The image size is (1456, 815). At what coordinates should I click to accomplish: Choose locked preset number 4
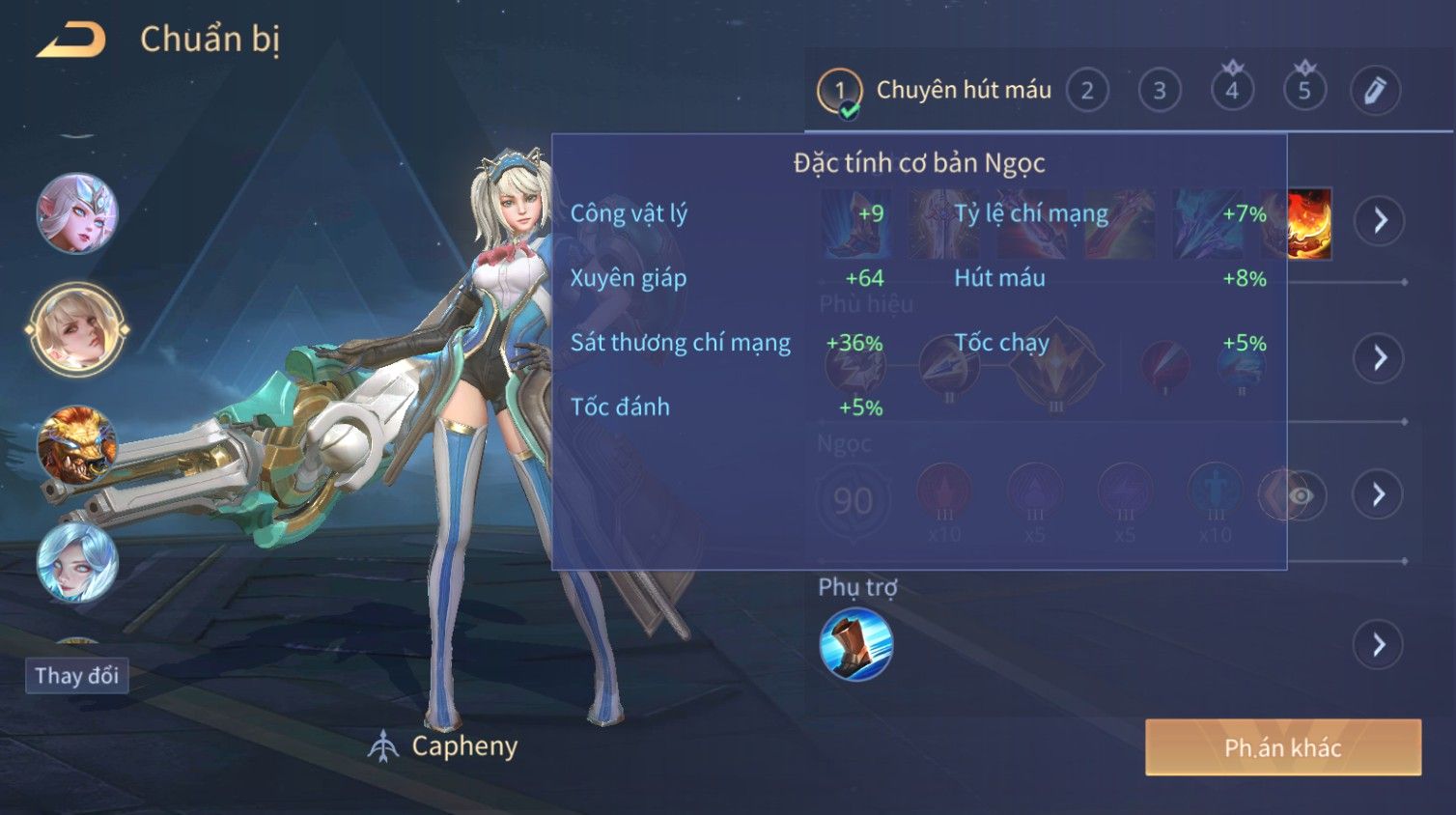pyautogui.click(x=1232, y=91)
